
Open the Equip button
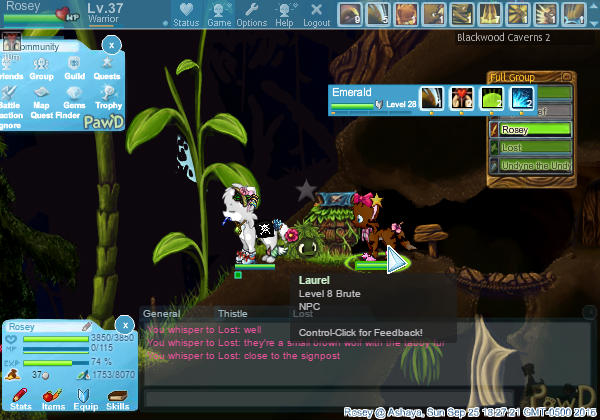[85, 398]
